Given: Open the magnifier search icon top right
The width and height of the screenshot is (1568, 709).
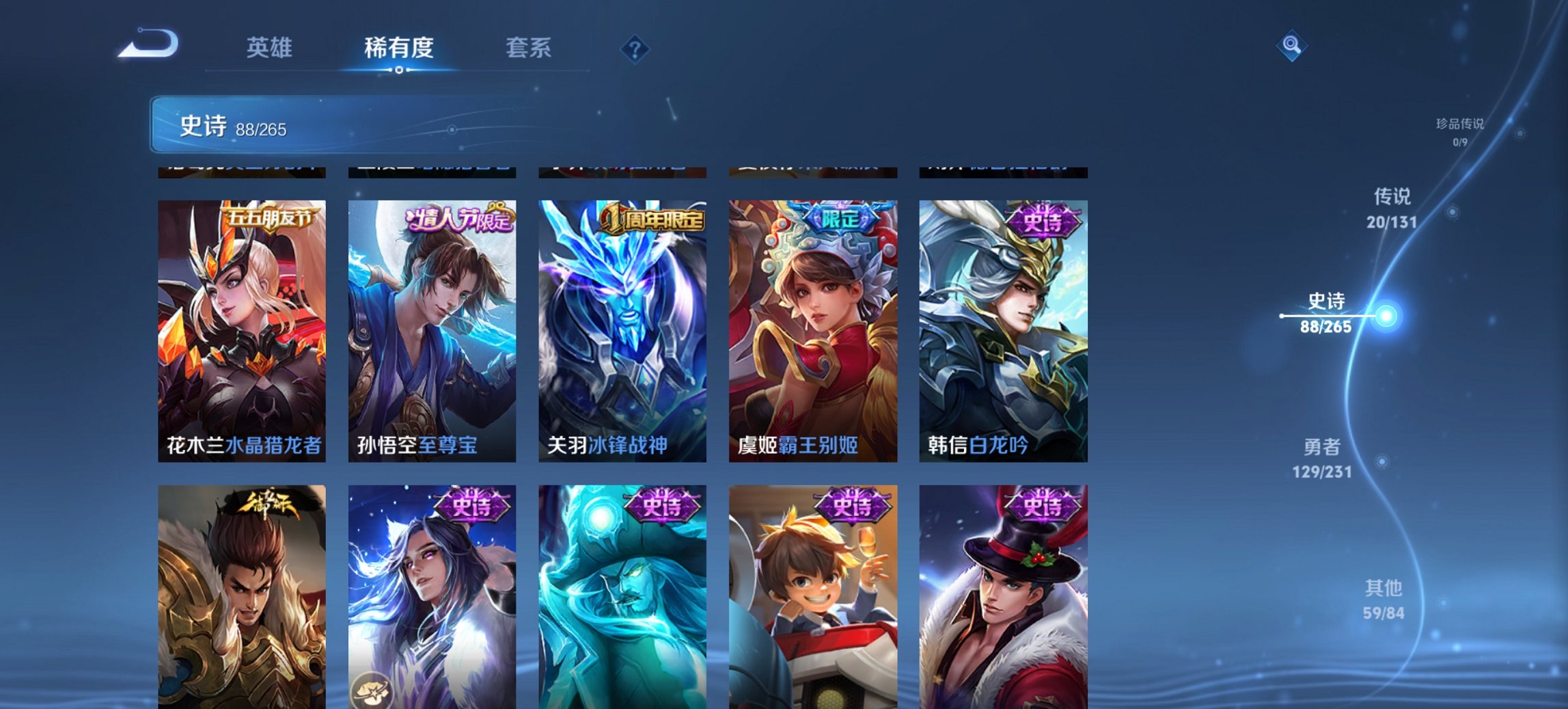Looking at the screenshot, I should 1293,46.
